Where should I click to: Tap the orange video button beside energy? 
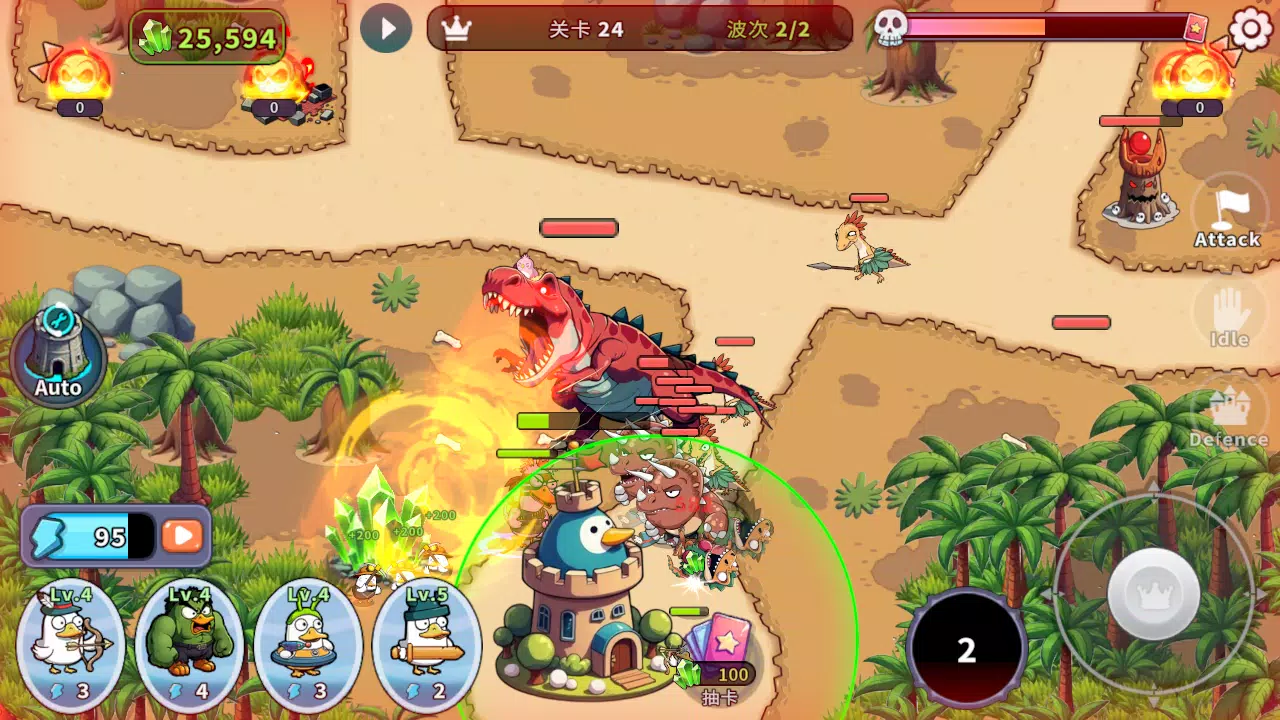coord(182,536)
